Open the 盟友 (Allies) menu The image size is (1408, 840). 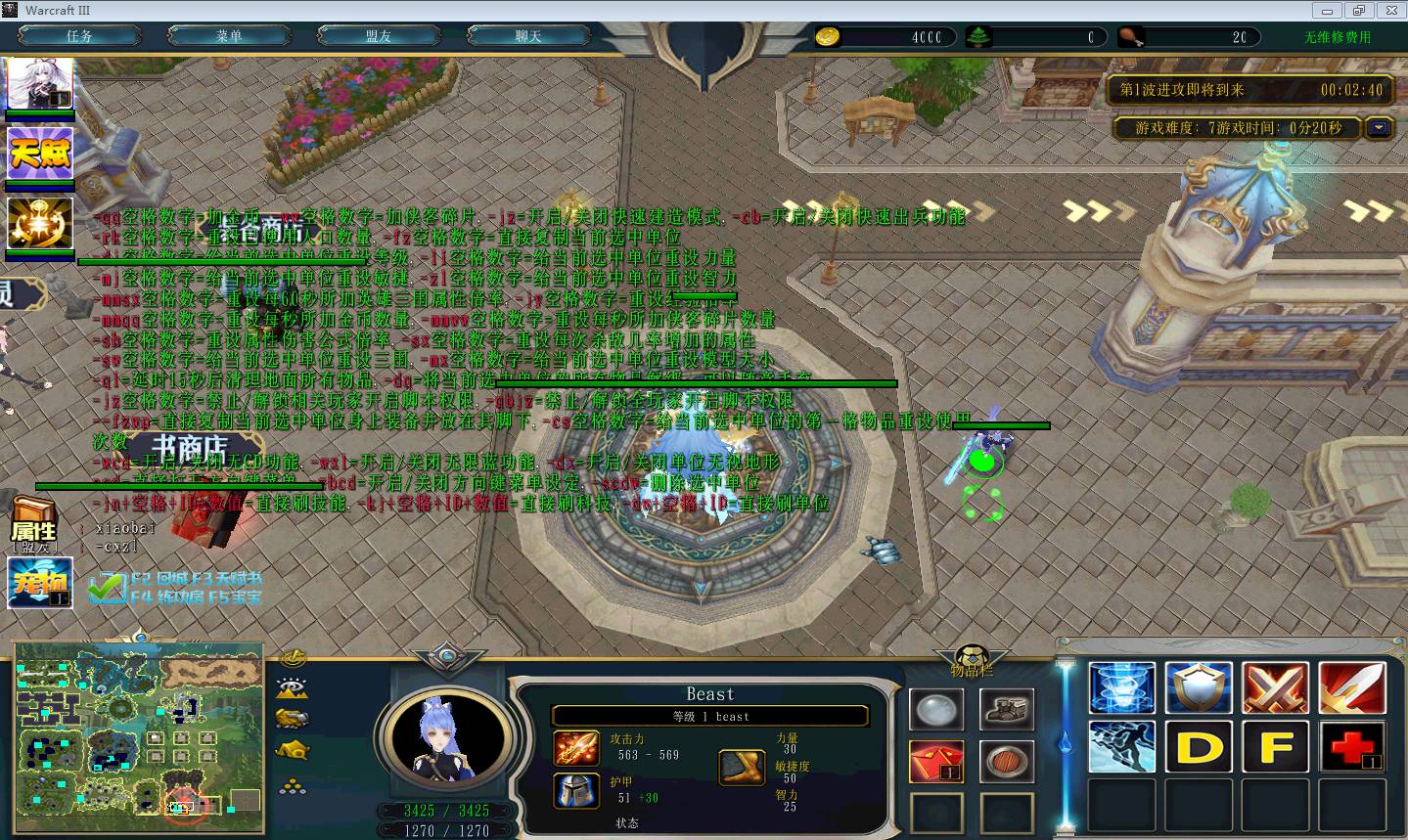coord(379,37)
